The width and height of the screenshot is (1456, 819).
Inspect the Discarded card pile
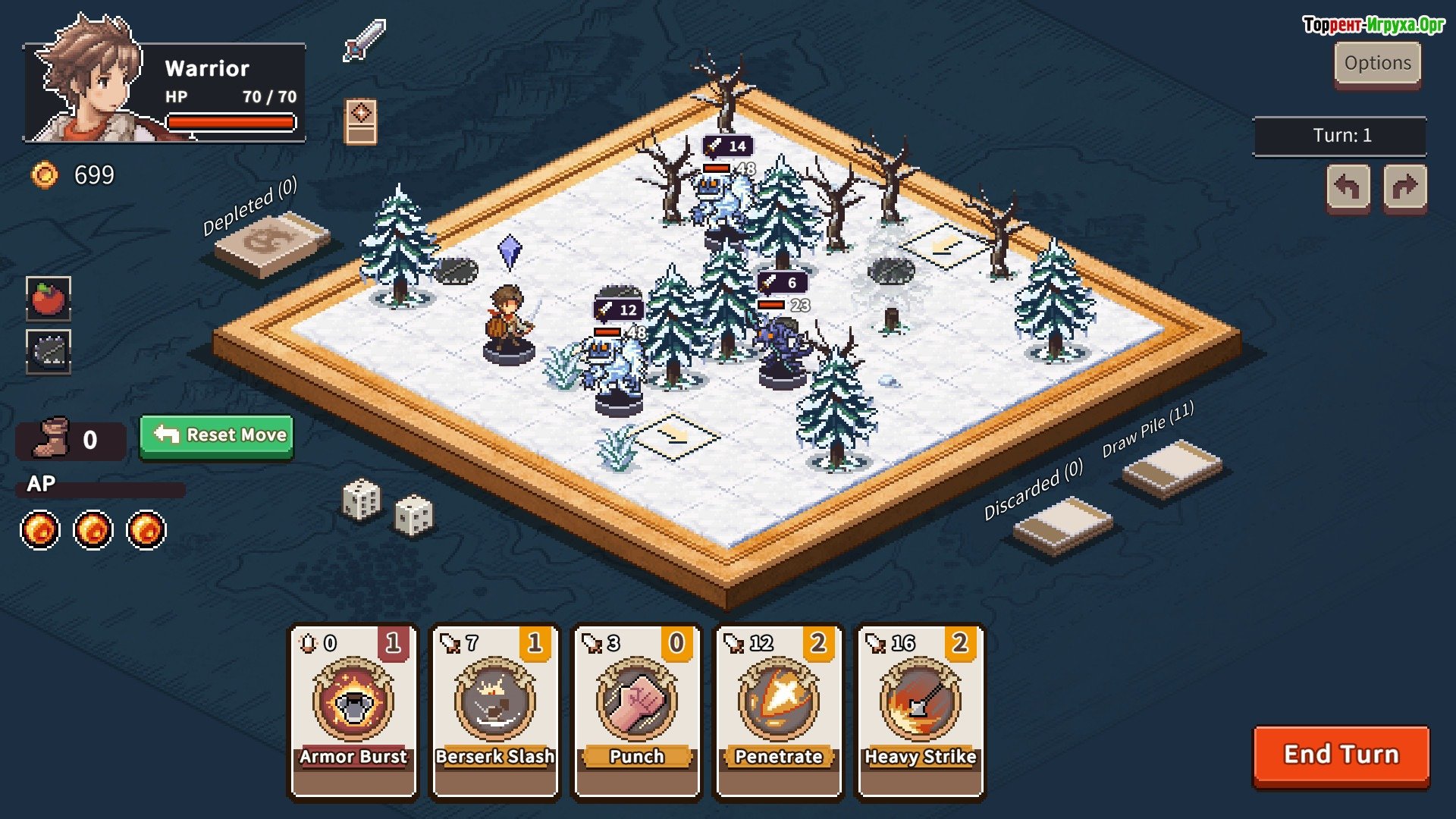(x=1062, y=525)
